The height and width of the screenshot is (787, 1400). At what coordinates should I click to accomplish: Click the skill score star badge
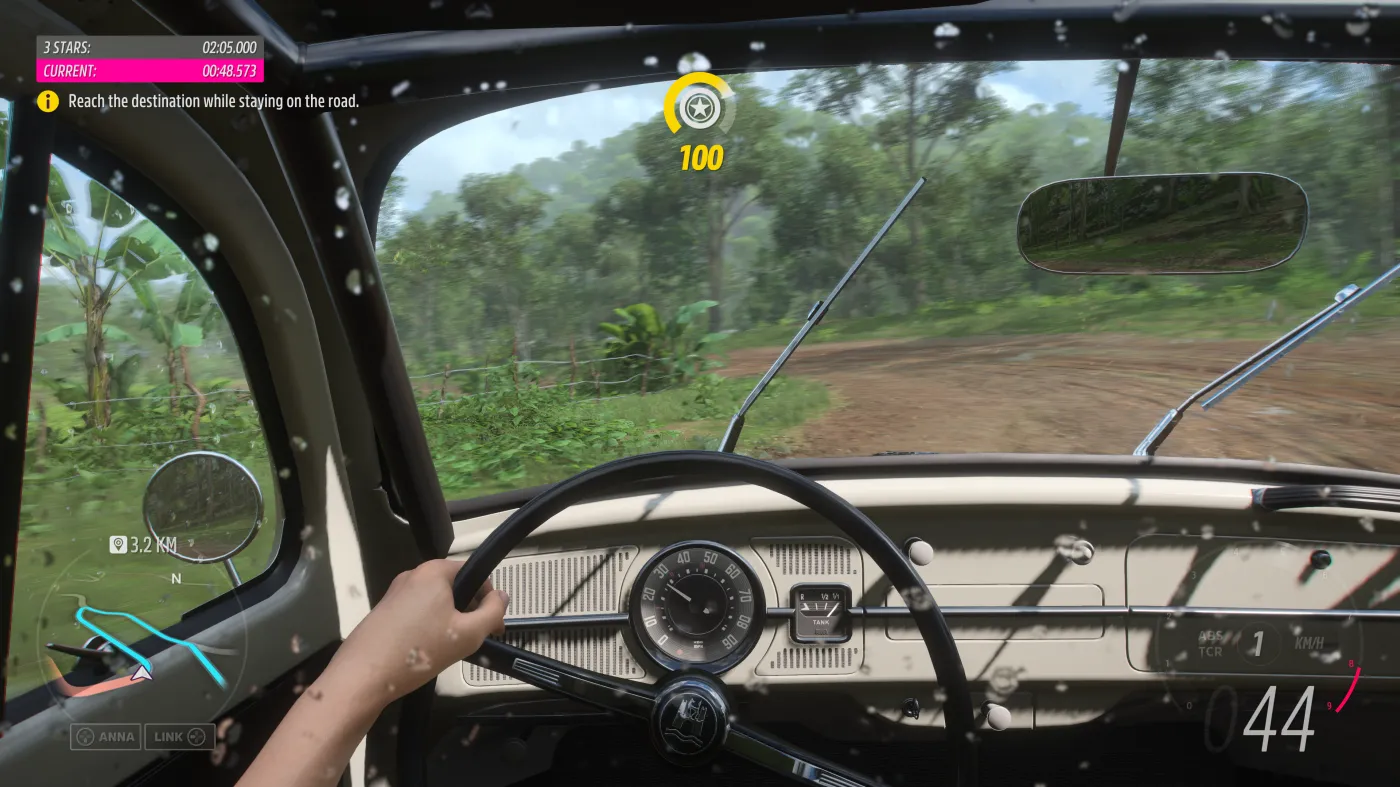pos(700,110)
